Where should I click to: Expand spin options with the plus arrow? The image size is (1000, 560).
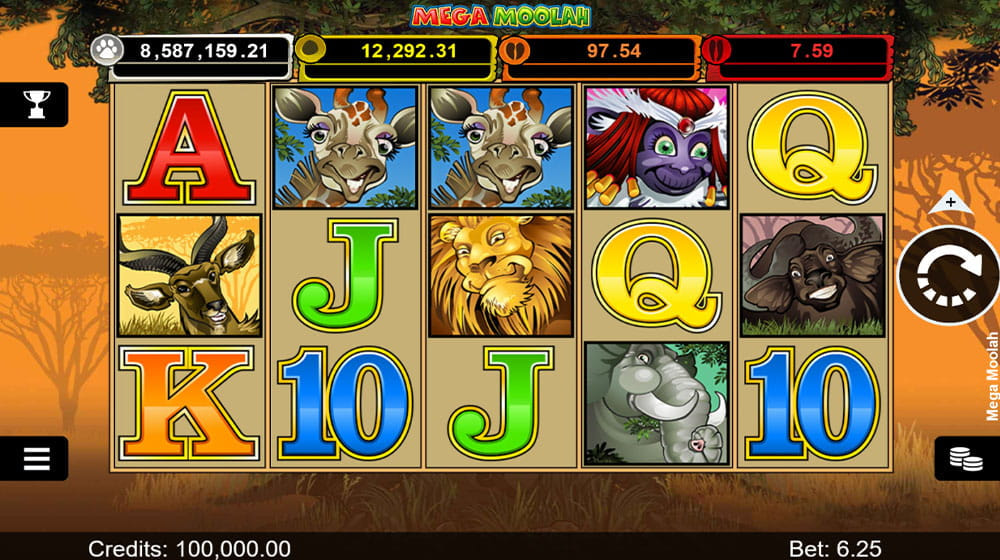click(x=950, y=203)
